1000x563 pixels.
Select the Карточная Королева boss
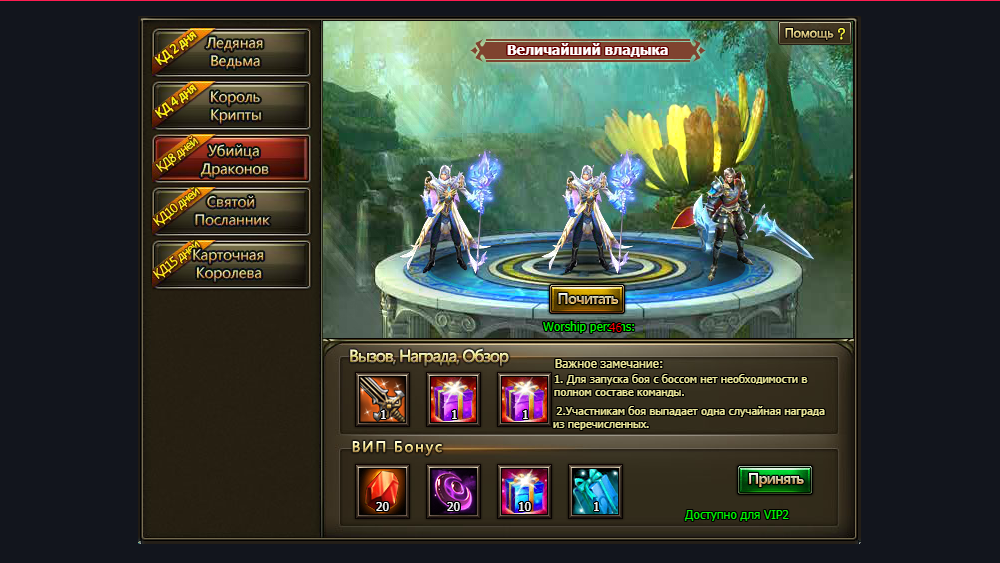click(232, 264)
